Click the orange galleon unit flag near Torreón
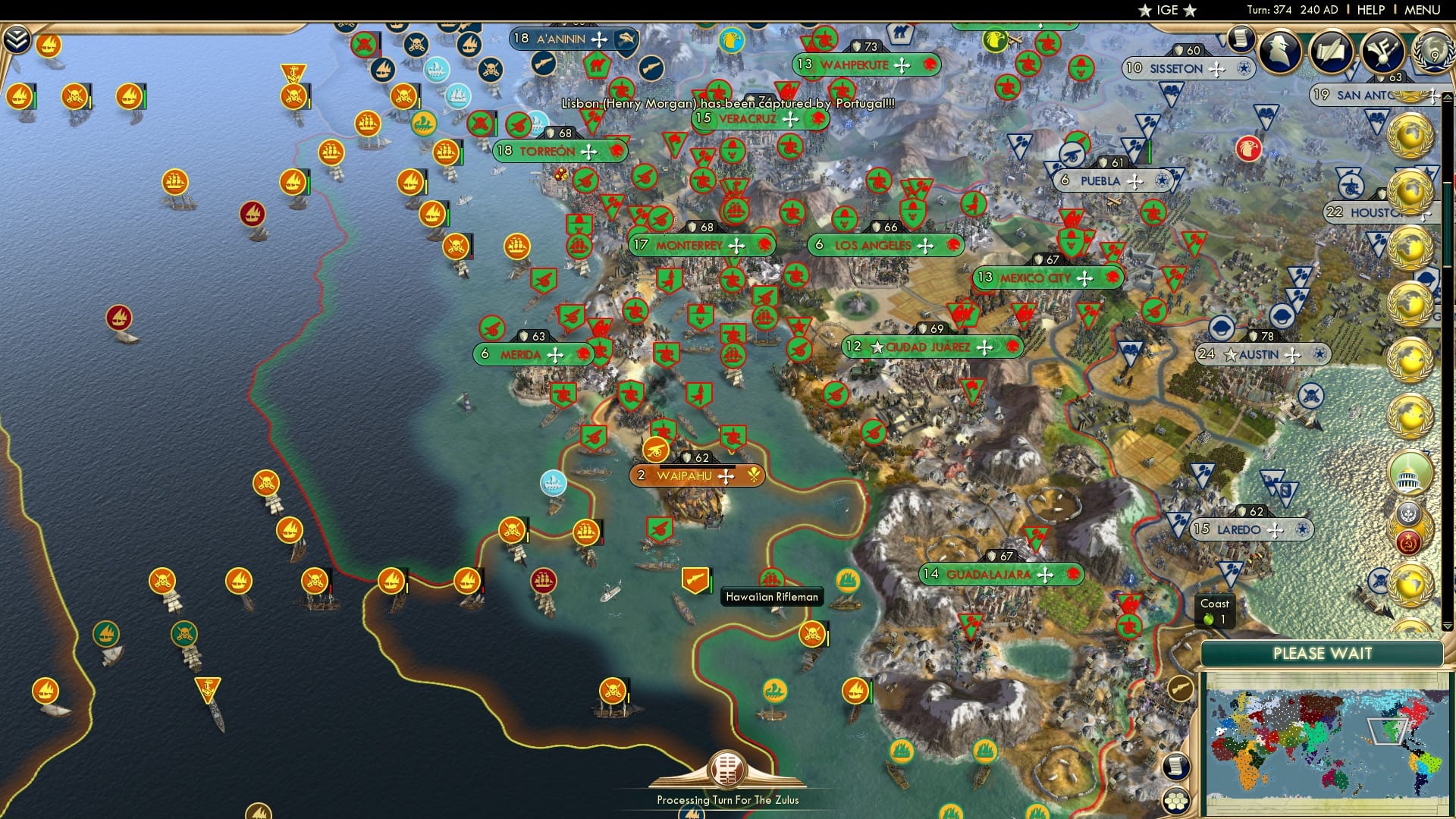The width and height of the screenshot is (1456, 819). tap(446, 153)
